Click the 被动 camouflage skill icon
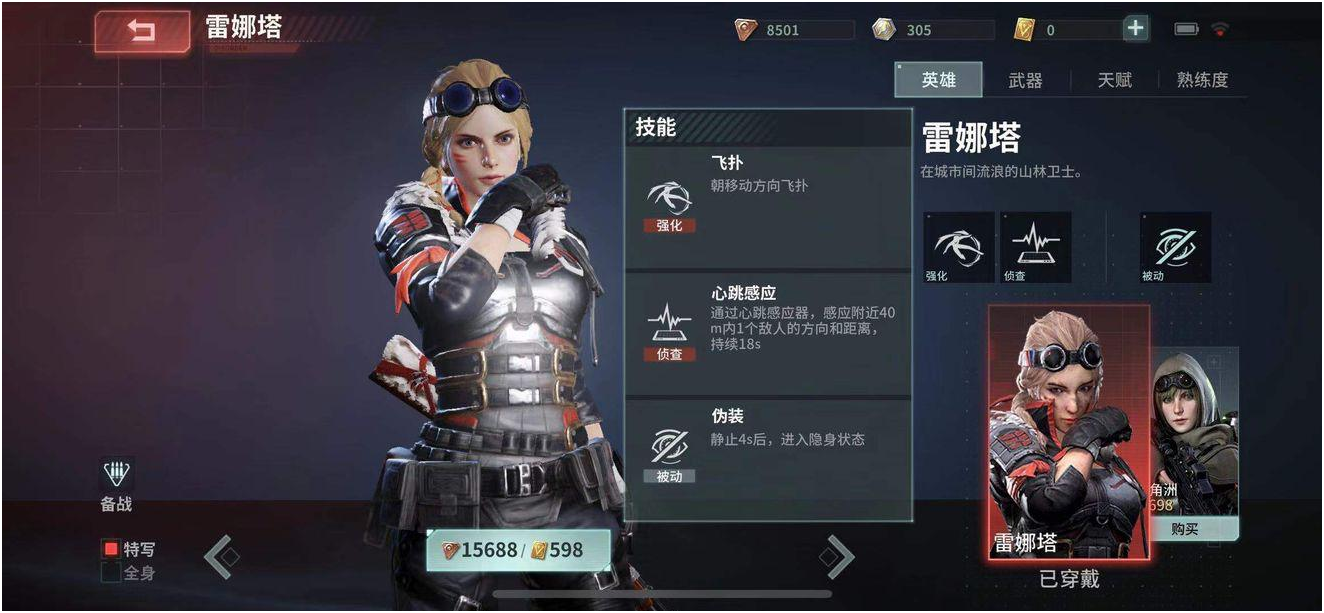1324x613 pixels. click(1175, 246)
